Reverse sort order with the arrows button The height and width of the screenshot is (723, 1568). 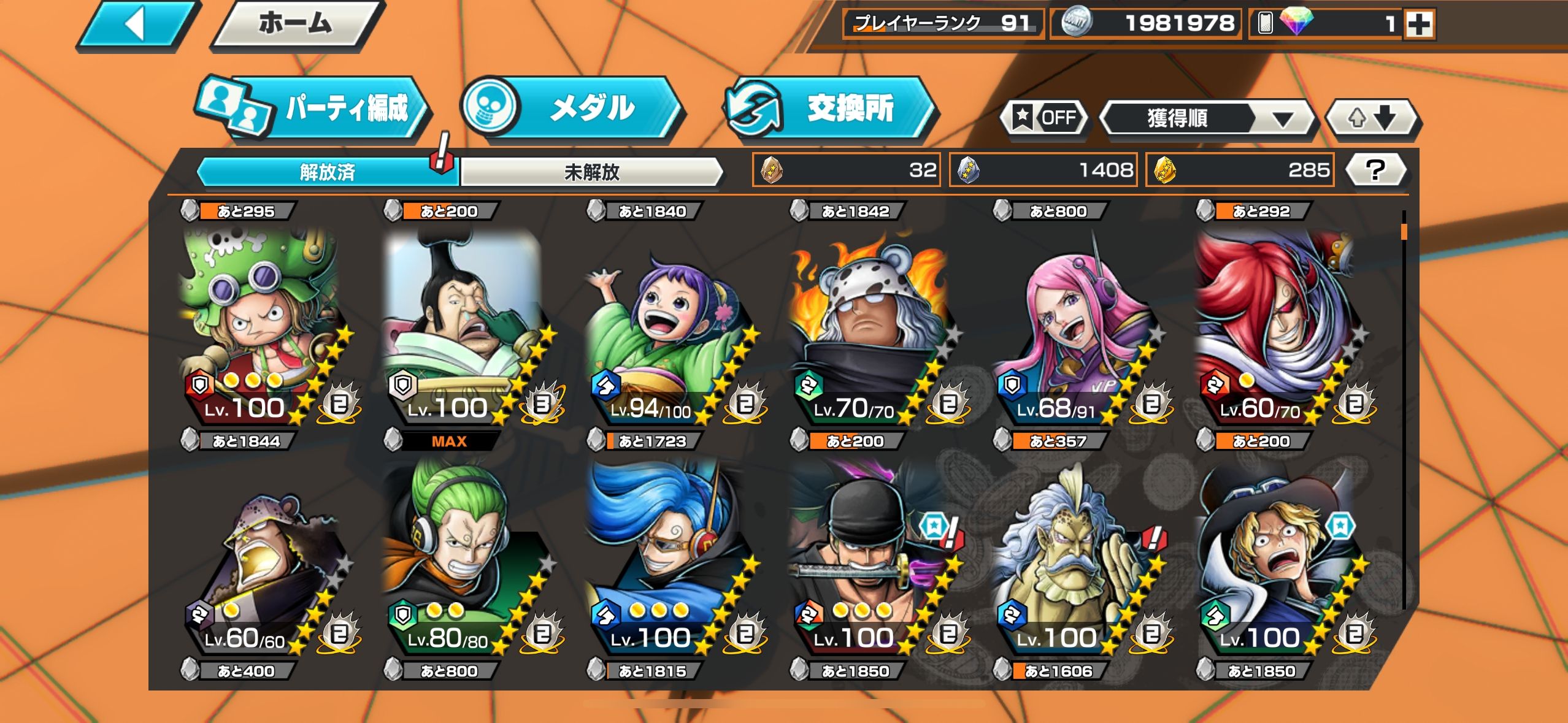(x=1372, y=117)
